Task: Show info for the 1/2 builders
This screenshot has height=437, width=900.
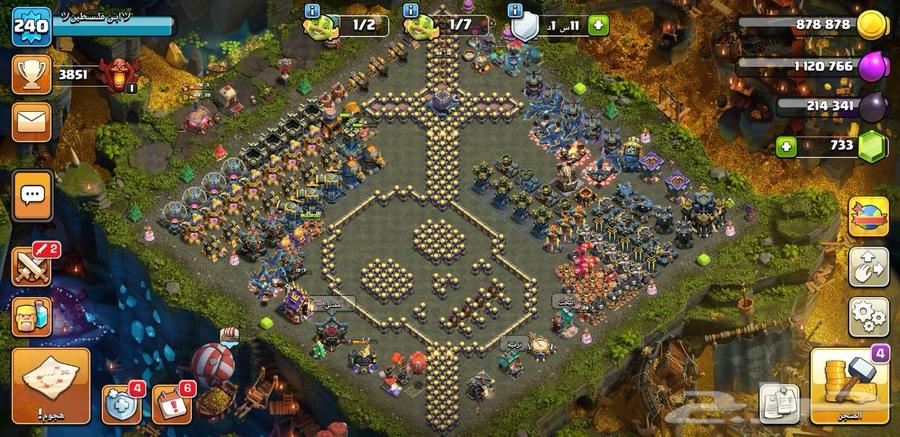Action: [312, 9]
